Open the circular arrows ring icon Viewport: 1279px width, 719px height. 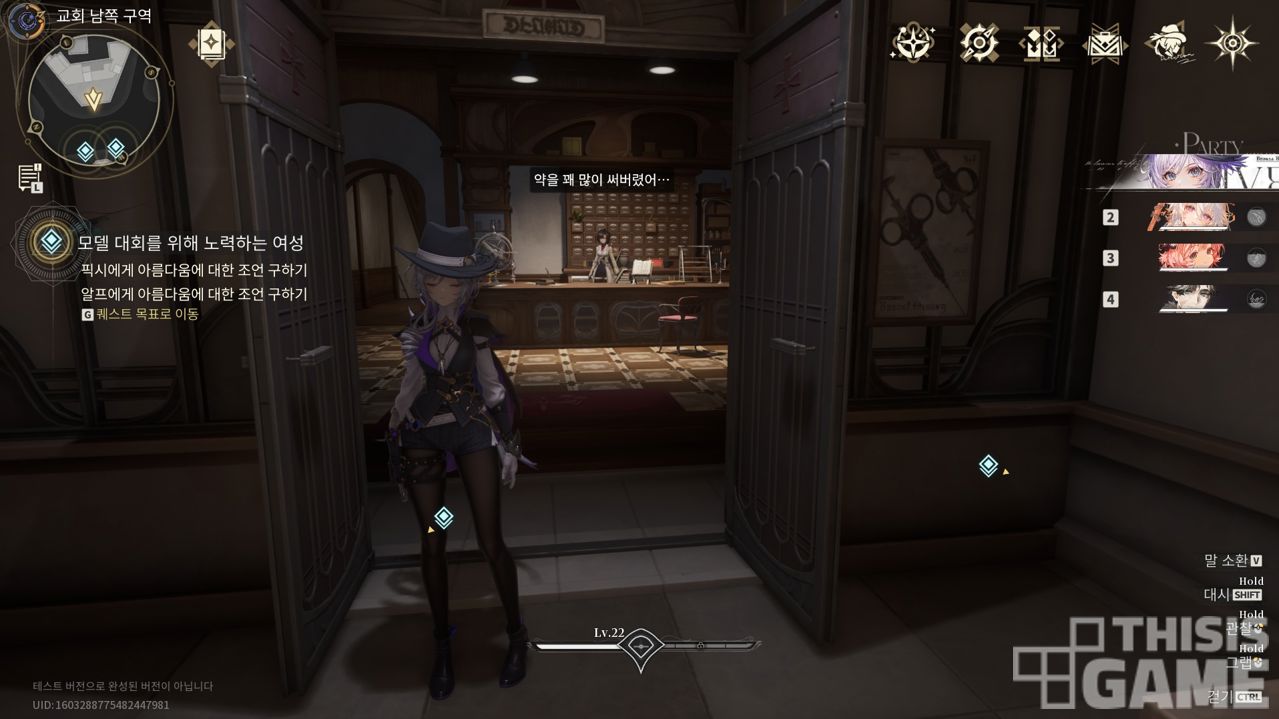(979, 43)
